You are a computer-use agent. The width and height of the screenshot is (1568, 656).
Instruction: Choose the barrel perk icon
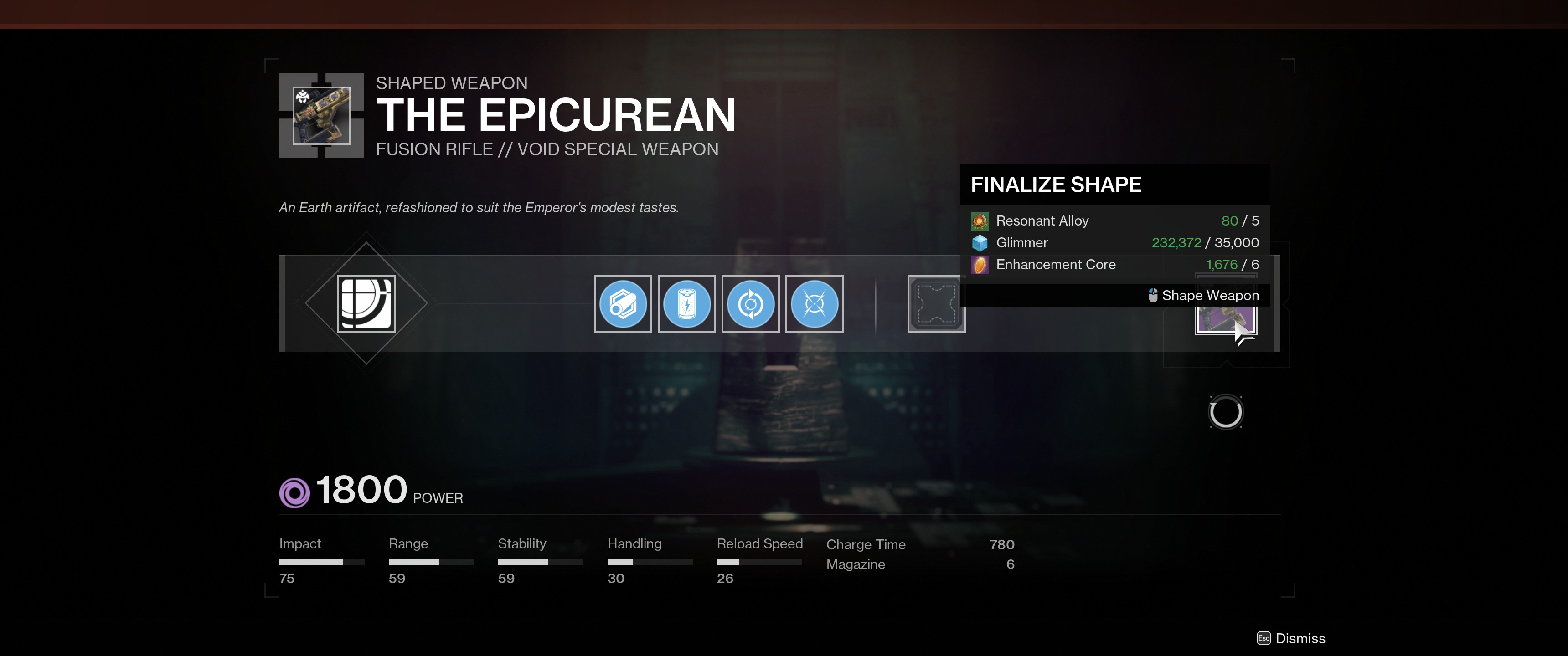(x=622, y=304)
